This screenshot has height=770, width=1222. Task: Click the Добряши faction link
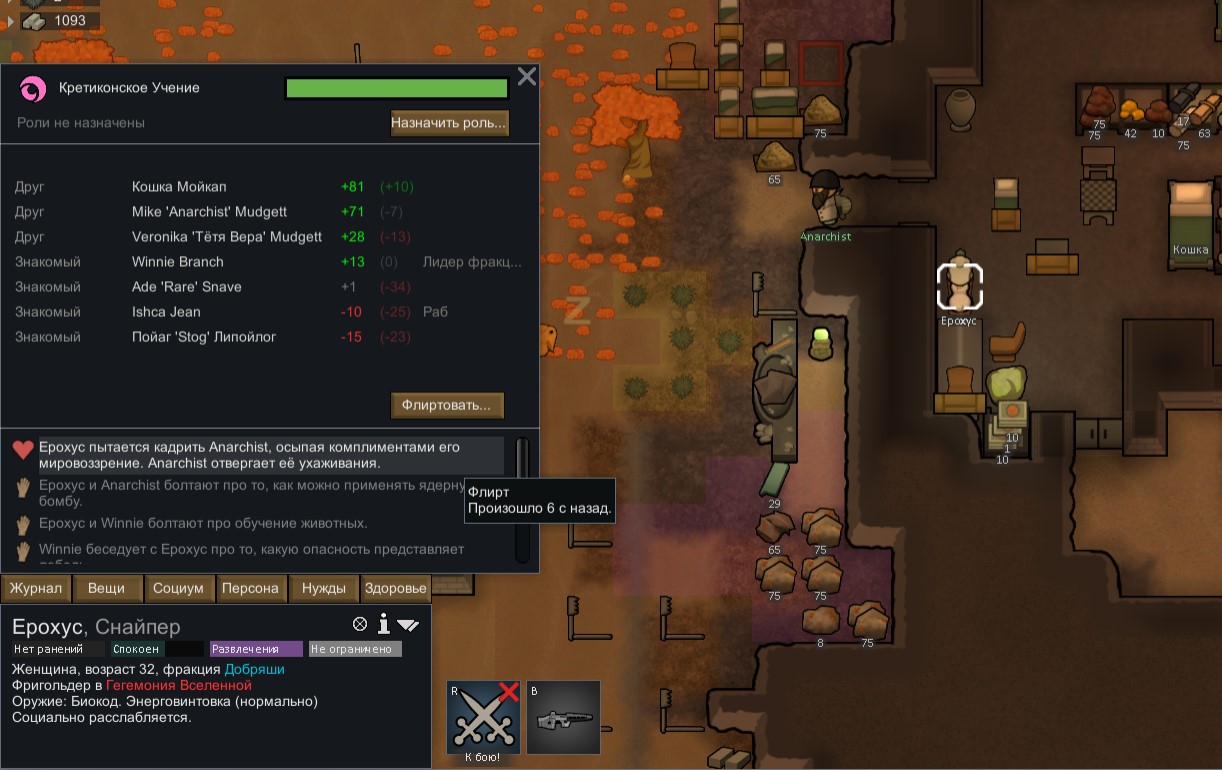pos(254,669)
